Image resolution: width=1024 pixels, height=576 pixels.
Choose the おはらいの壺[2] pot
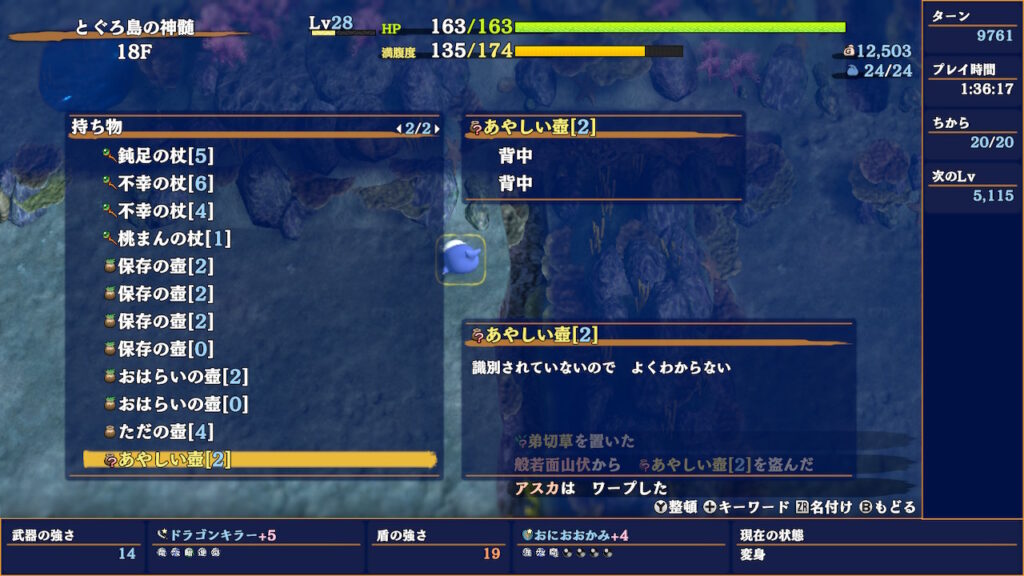pos(183,377)
